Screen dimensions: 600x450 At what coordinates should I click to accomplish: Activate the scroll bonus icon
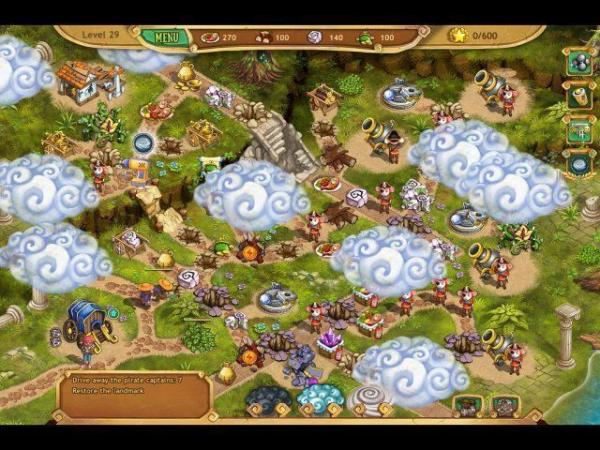579,96
